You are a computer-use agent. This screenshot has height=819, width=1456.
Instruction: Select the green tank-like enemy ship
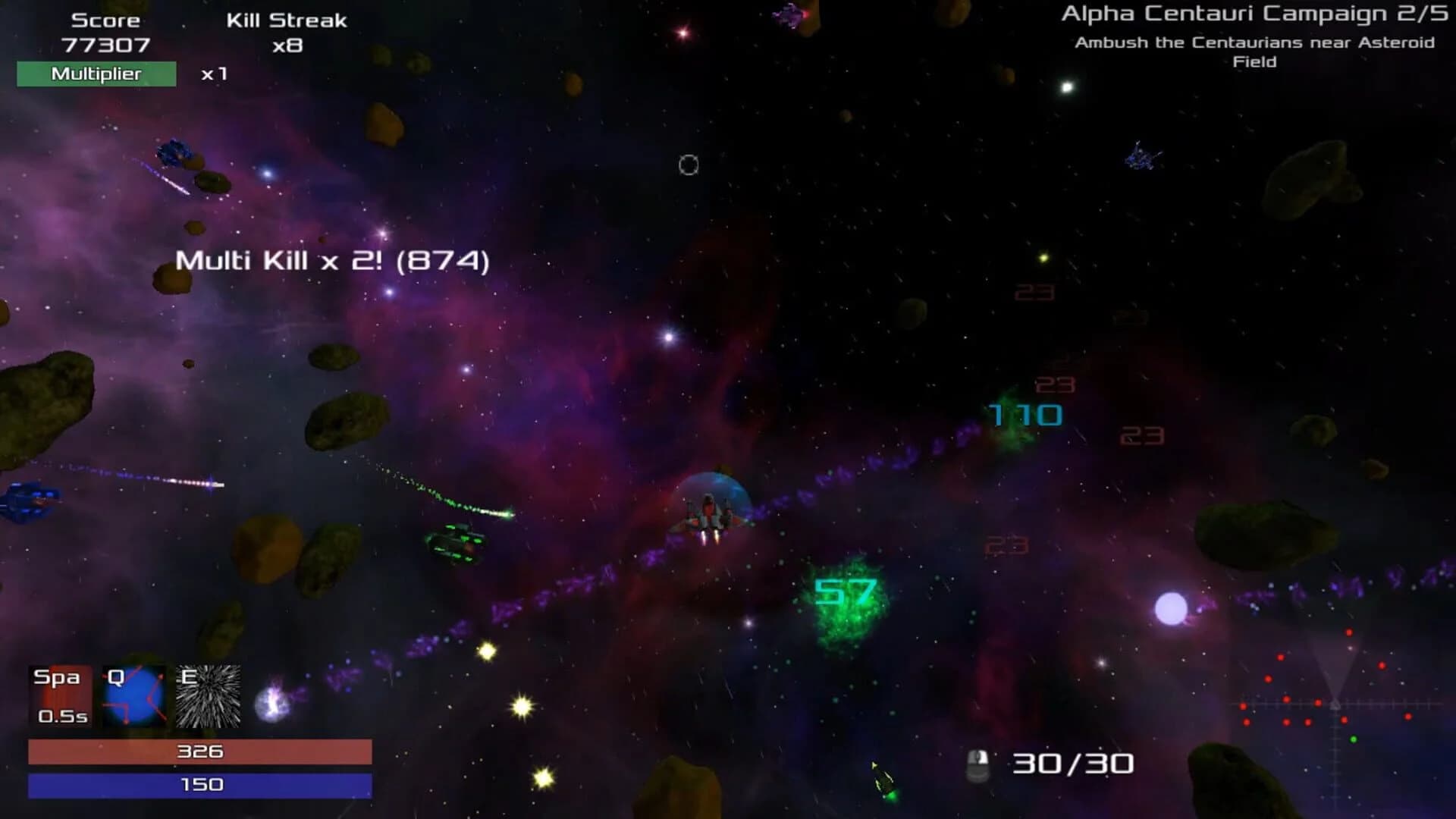click(455, 542)
